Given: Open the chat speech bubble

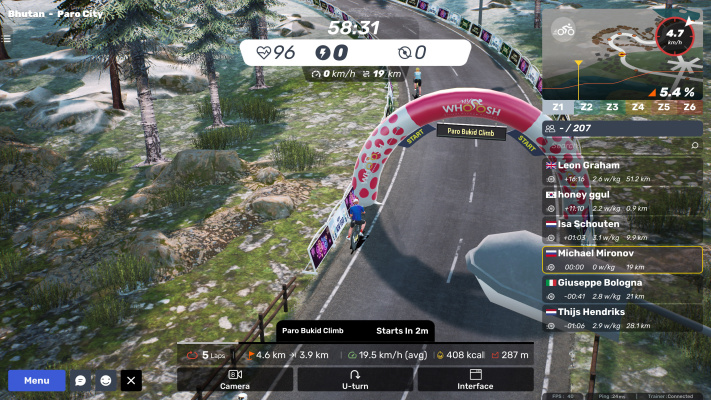Looking at the screenshot, I should click(x=81, y=380).
